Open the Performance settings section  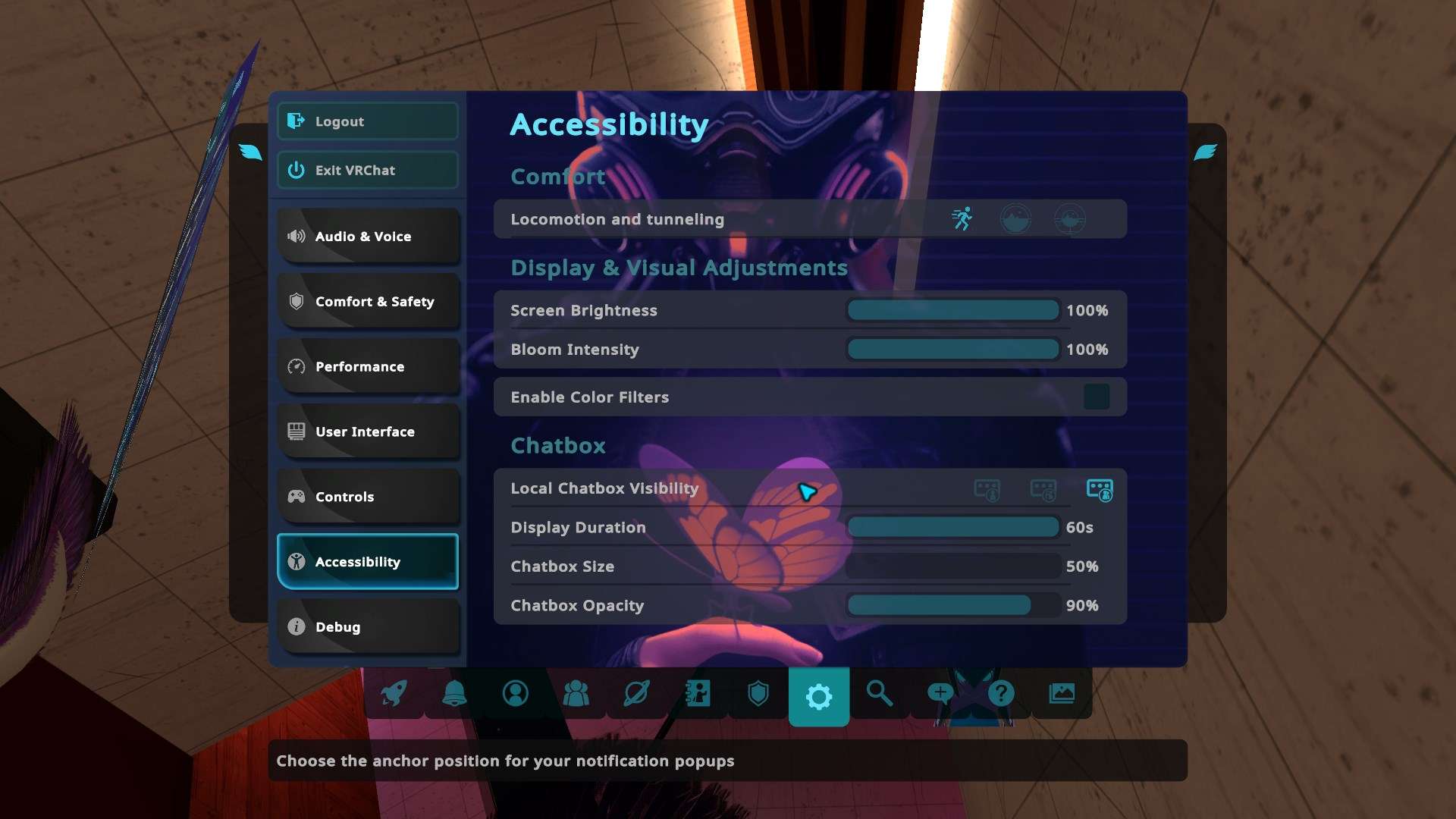pos(368,367)
